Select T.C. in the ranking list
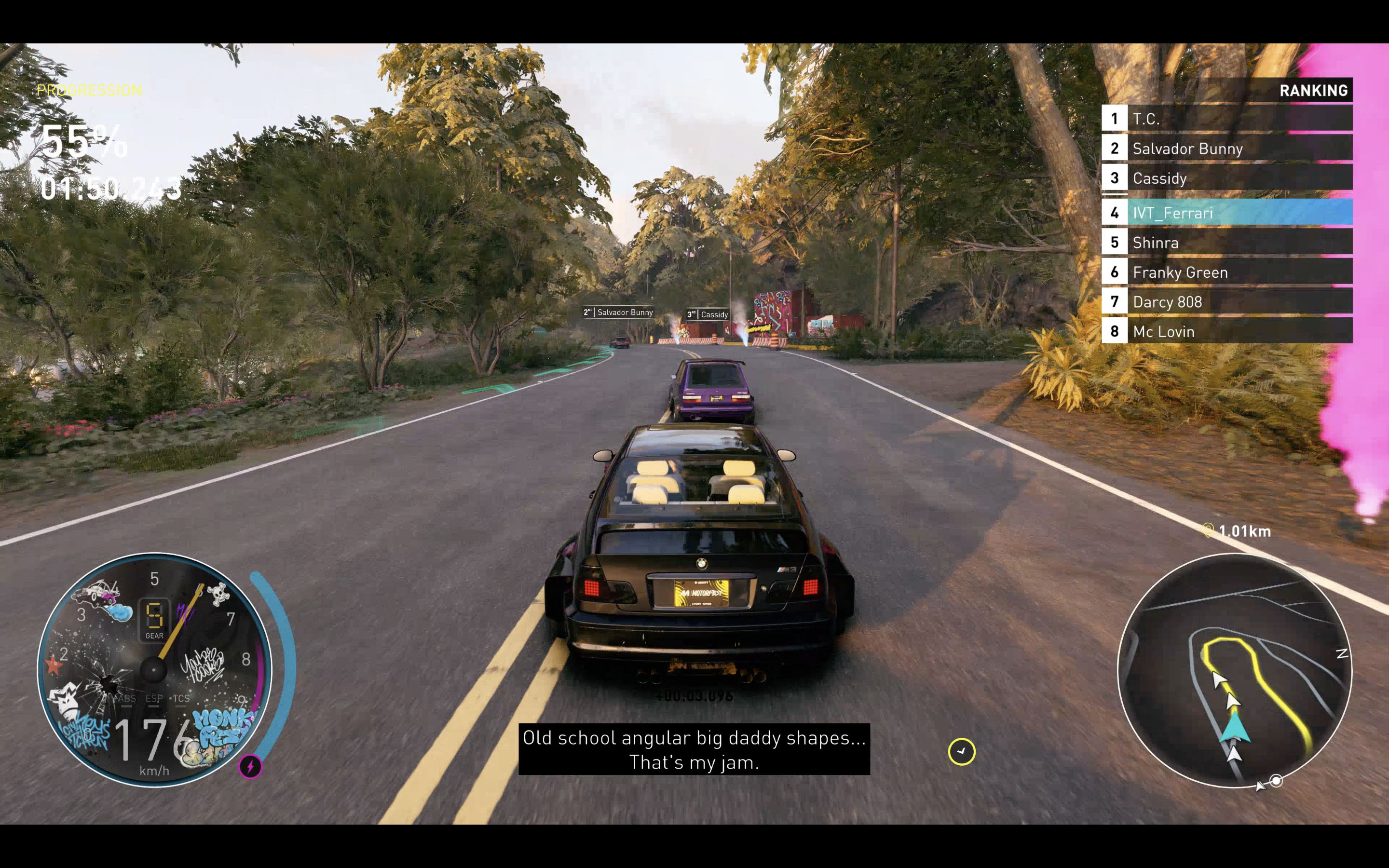The image size is (1389, 868). [x=1226, y=119]
